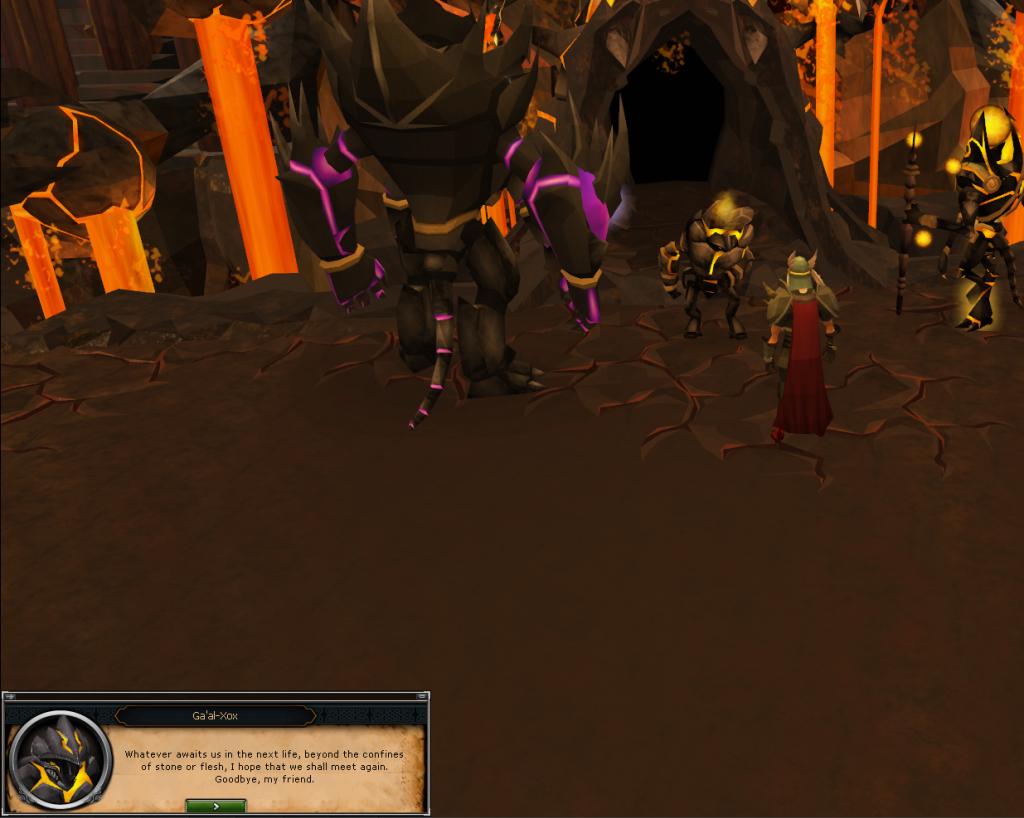Click the small box button on the dialogue title bar

[421, 696]
